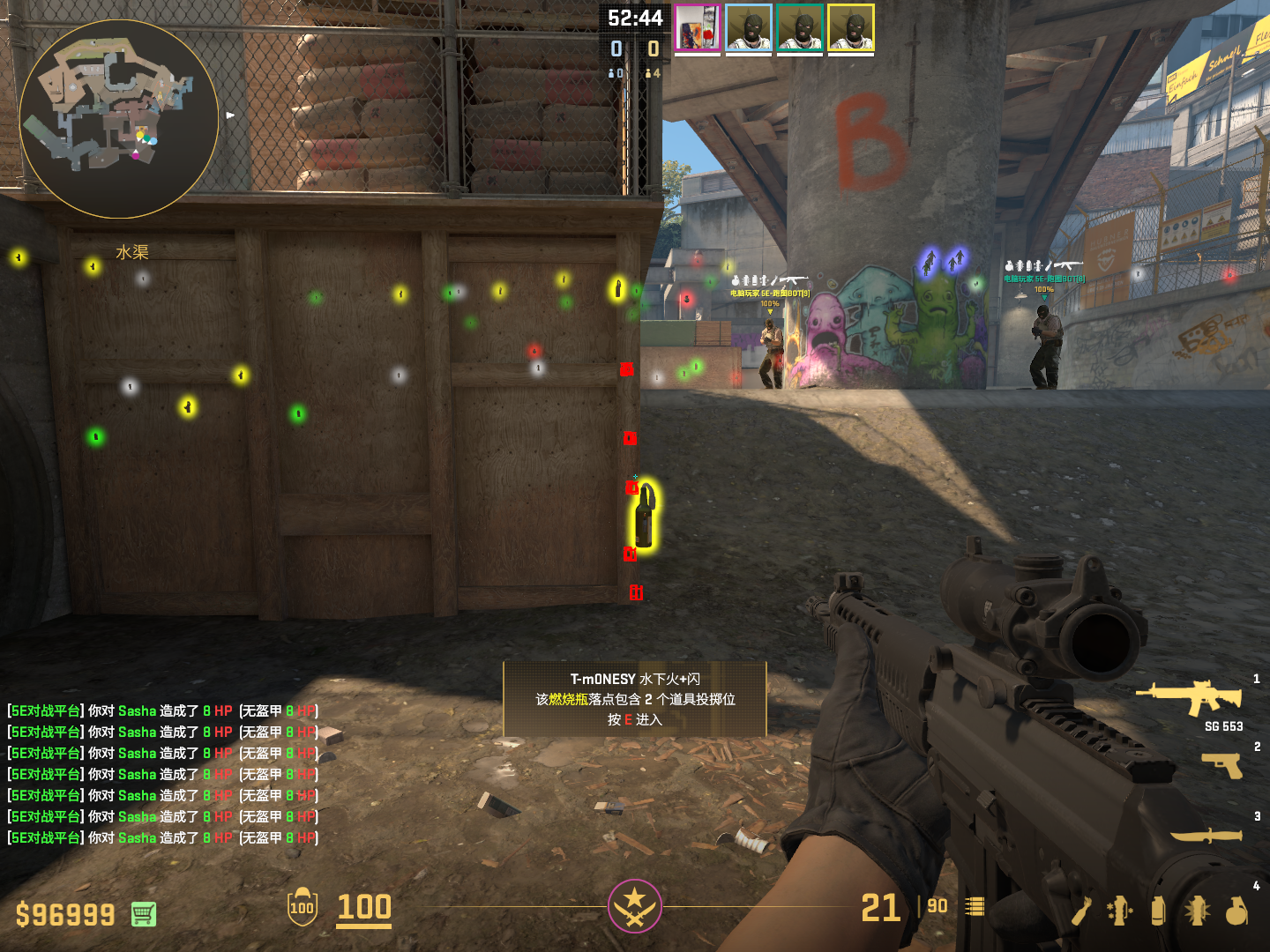Click the highlighted molotov lineup marker

[x=646, y=517]
